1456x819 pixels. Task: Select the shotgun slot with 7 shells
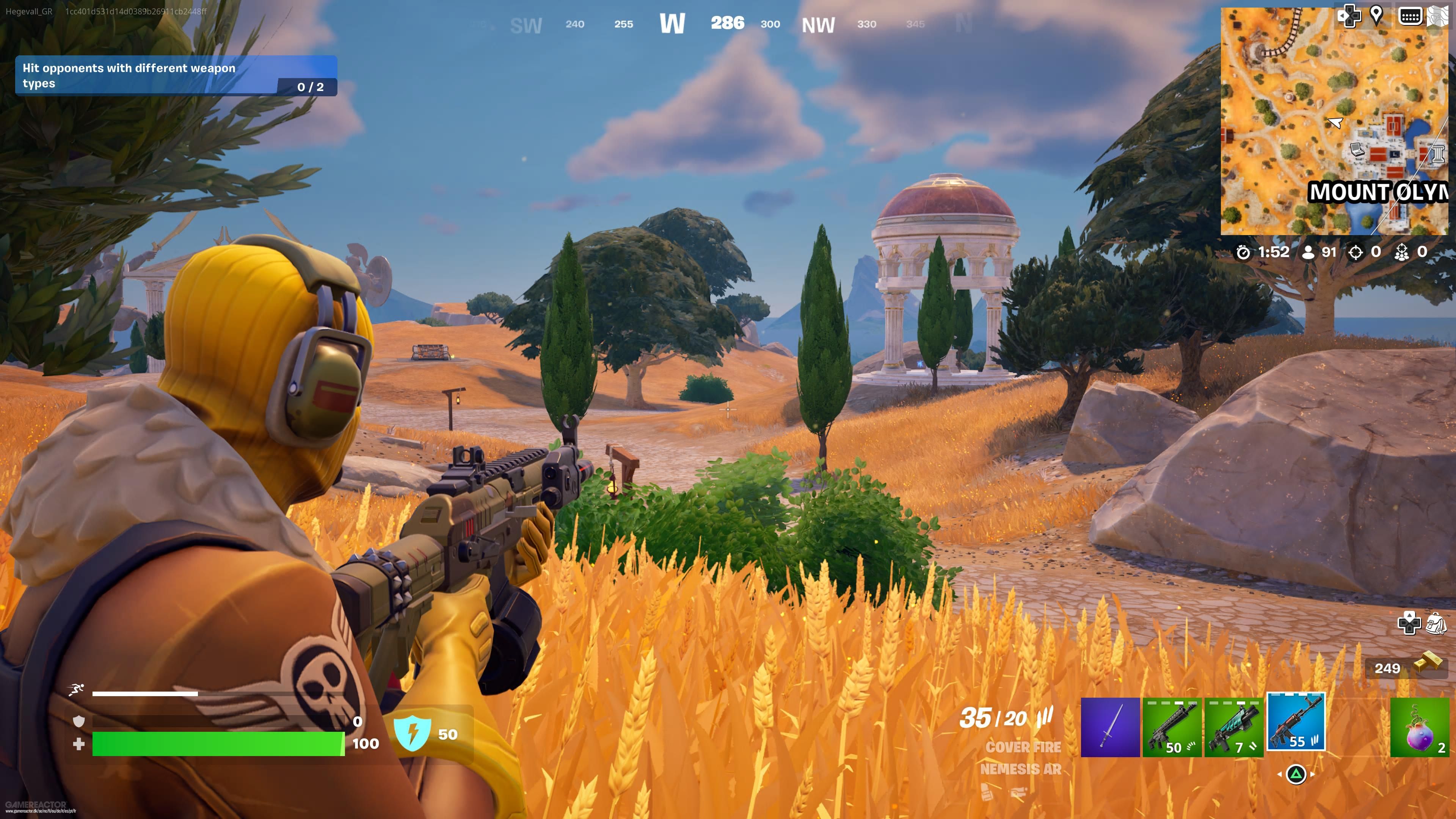click(1234, 728)
